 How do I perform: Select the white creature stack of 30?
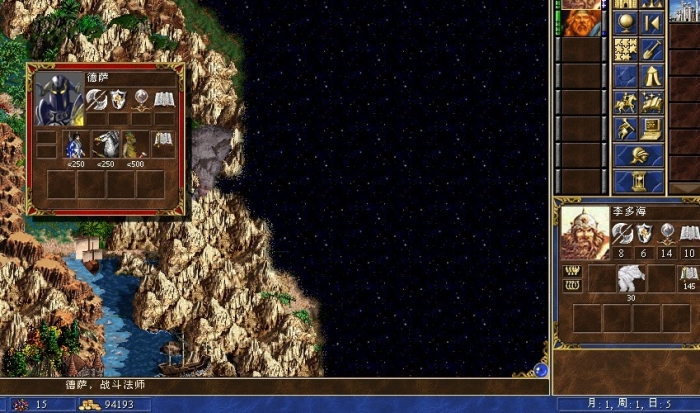(630, 278)
